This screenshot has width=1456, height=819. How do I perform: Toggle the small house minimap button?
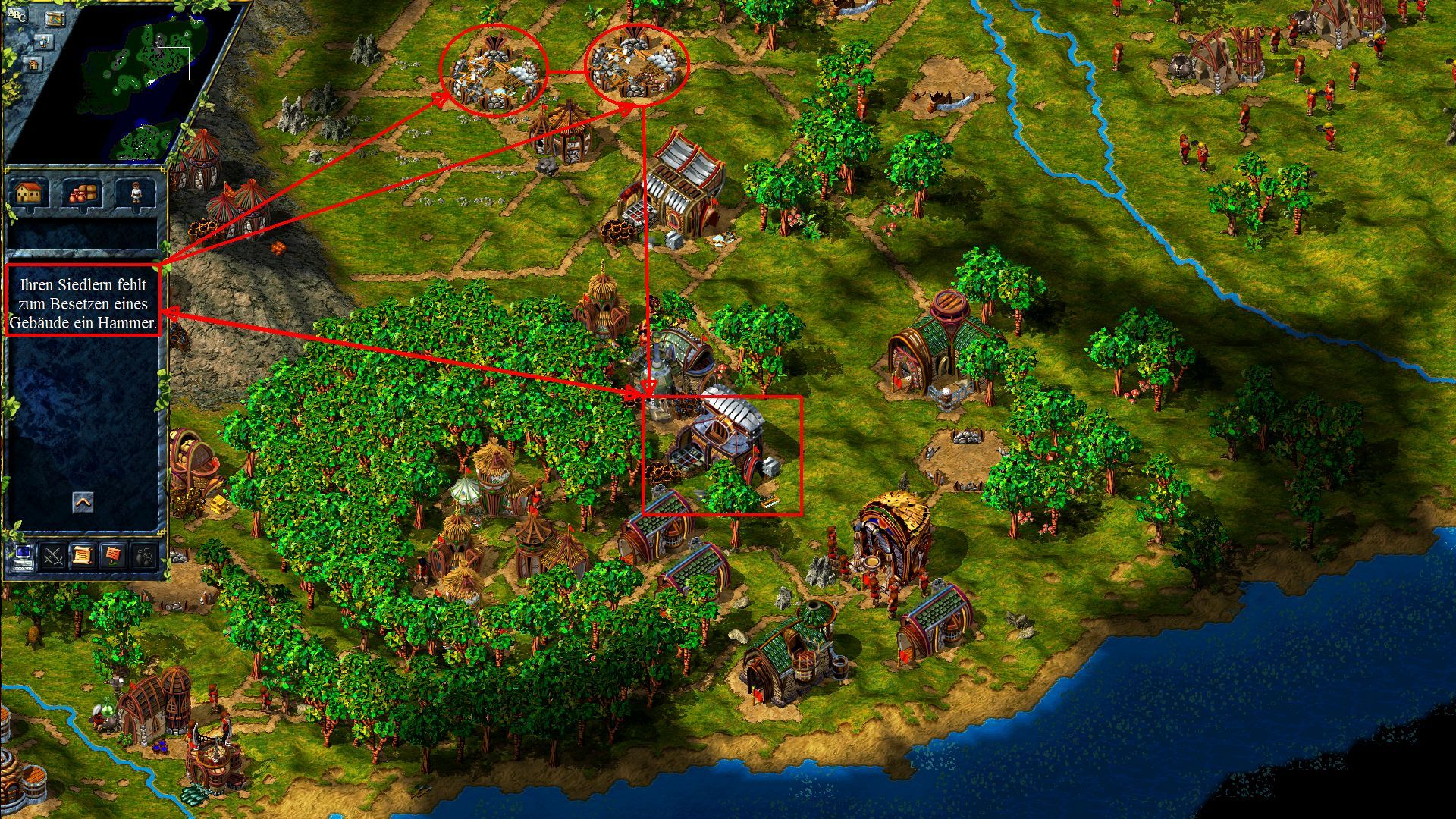coord(34,66)
